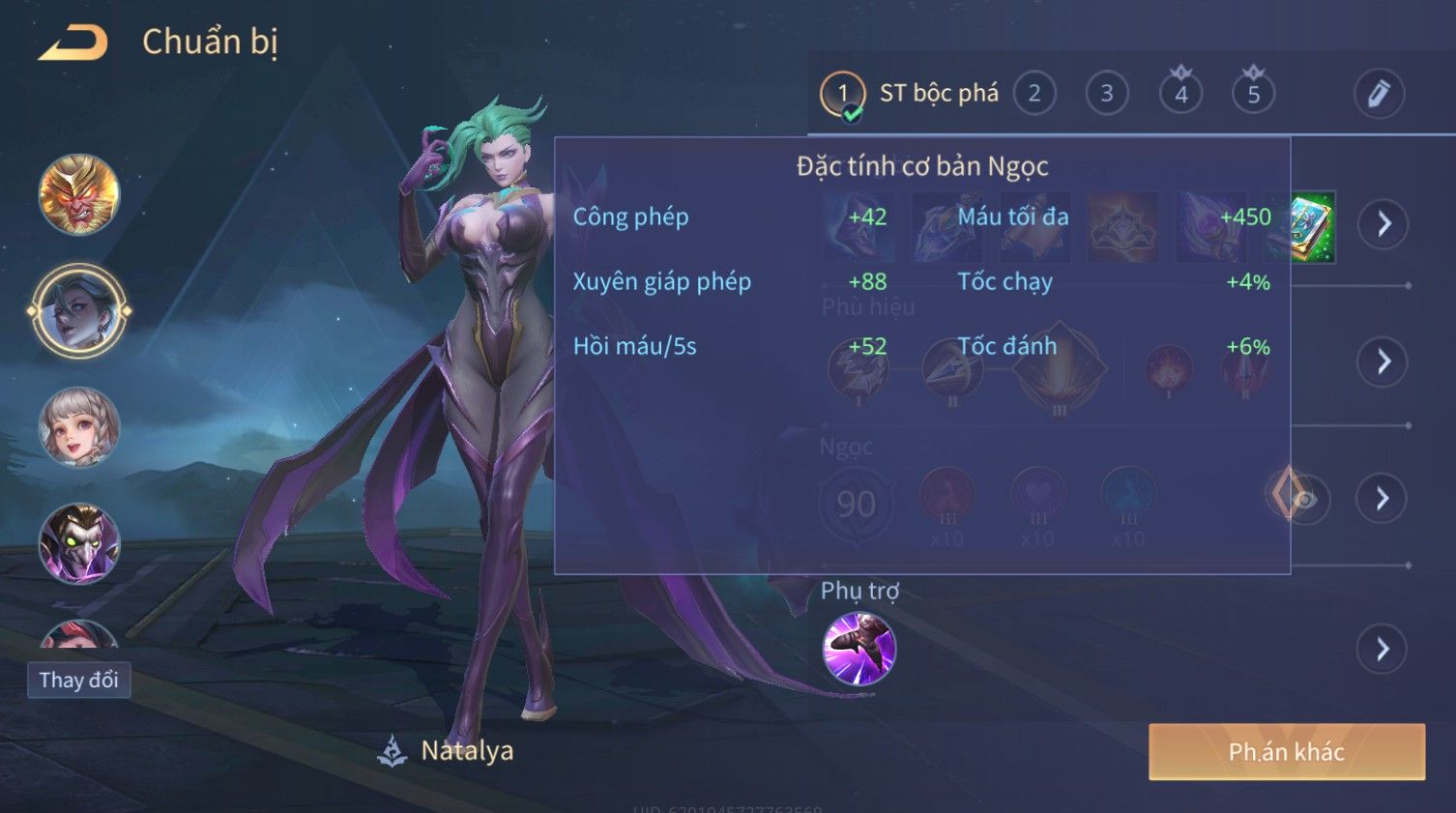Viewport: 1456px width, 813px height.
Task: Click the Thay đổi change button
Action: point(78,680)
